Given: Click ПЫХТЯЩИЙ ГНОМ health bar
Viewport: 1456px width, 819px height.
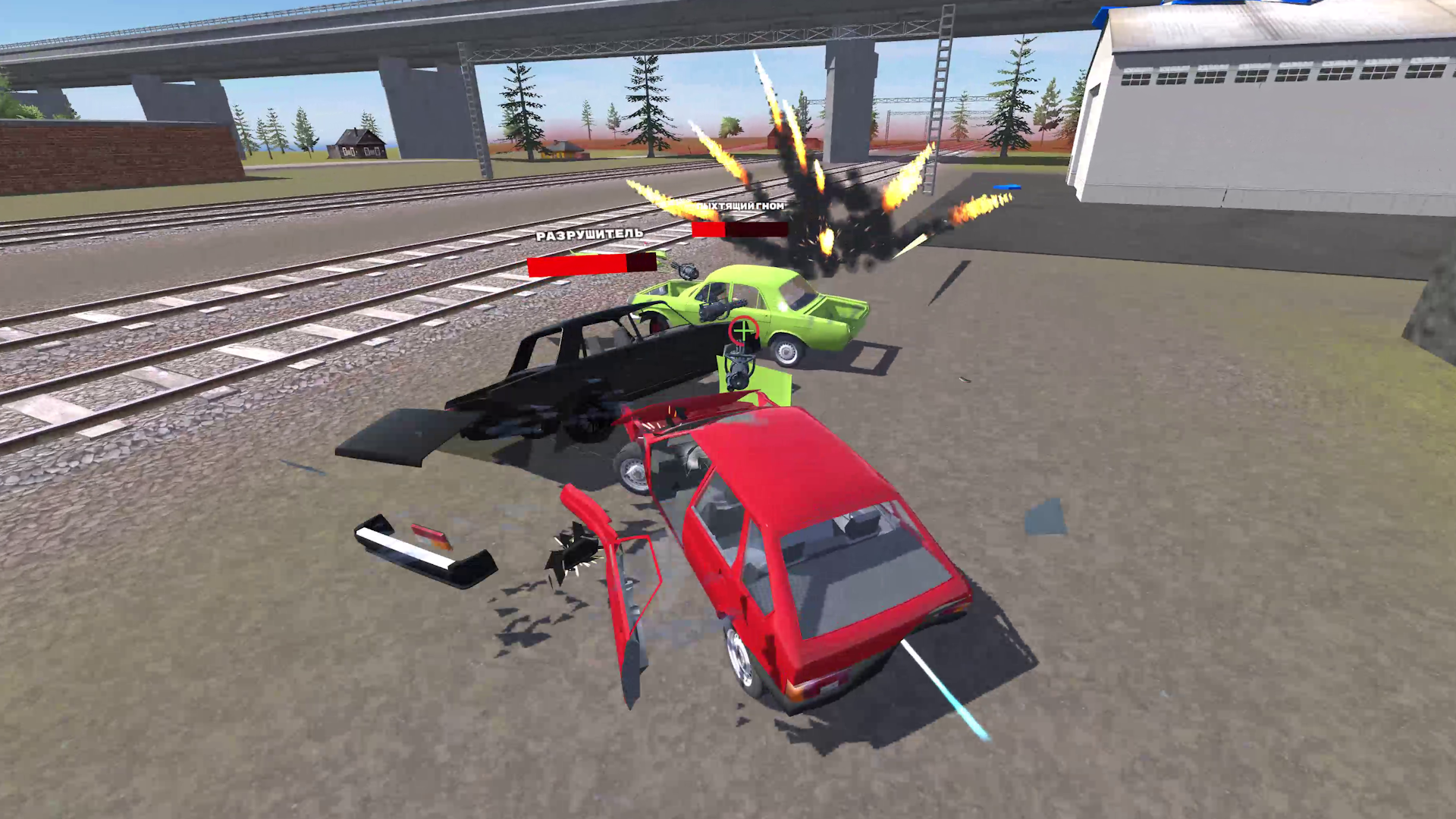Looking at the screenshot, I should 739,230.
